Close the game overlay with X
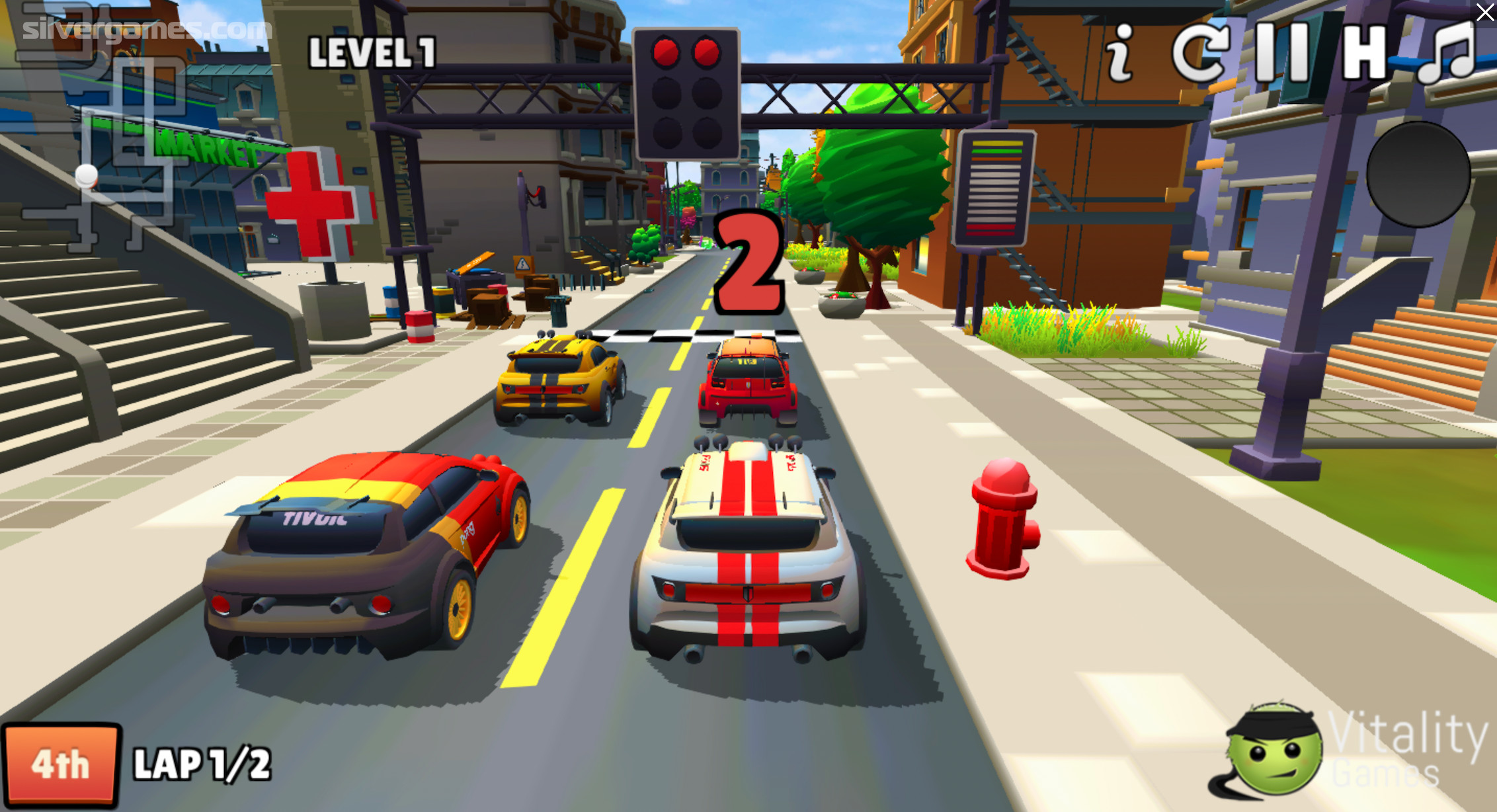The width and height of the screenshot is (1497, 812). [x=1484, y=12]
